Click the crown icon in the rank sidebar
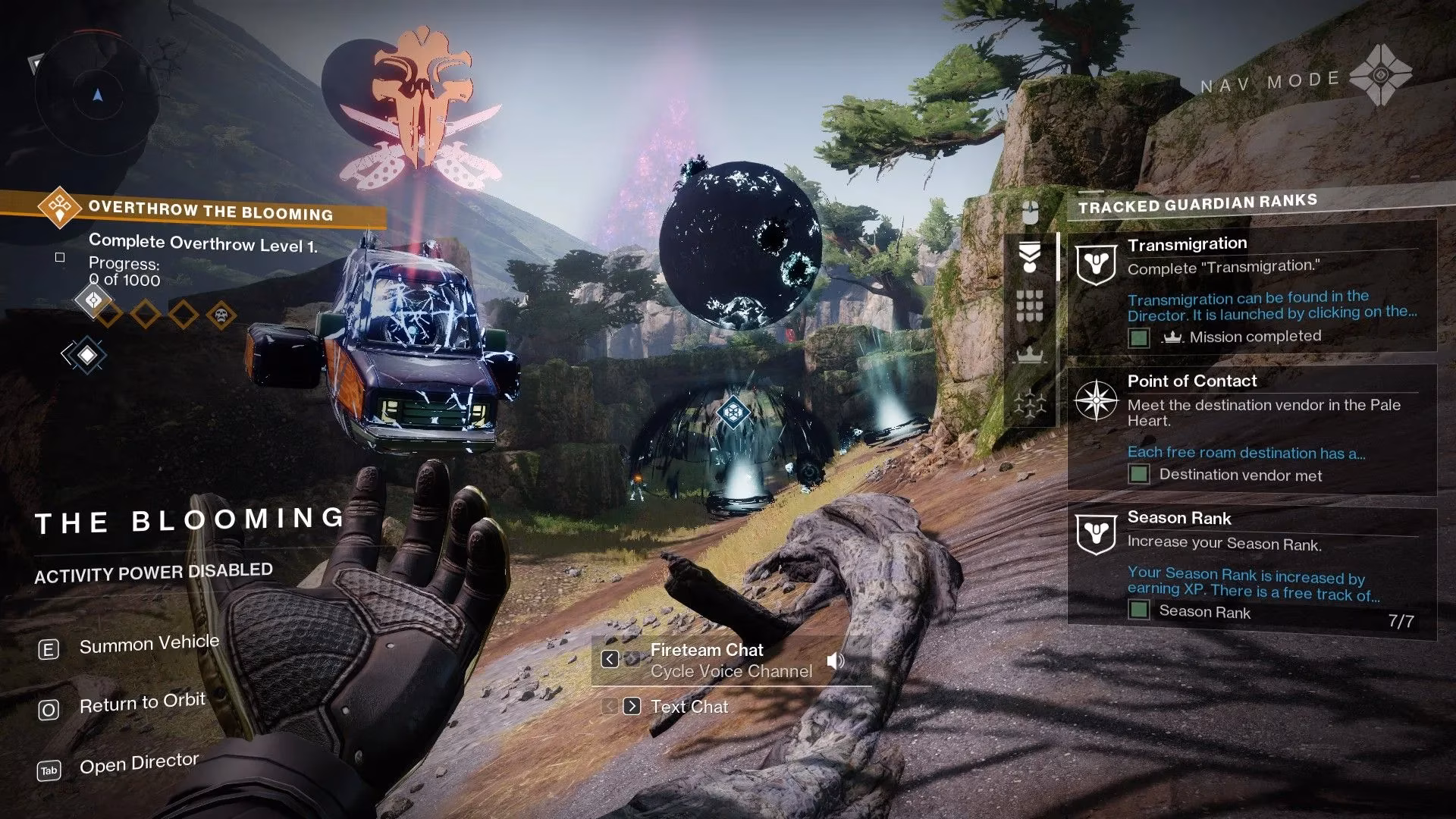 1029,355
